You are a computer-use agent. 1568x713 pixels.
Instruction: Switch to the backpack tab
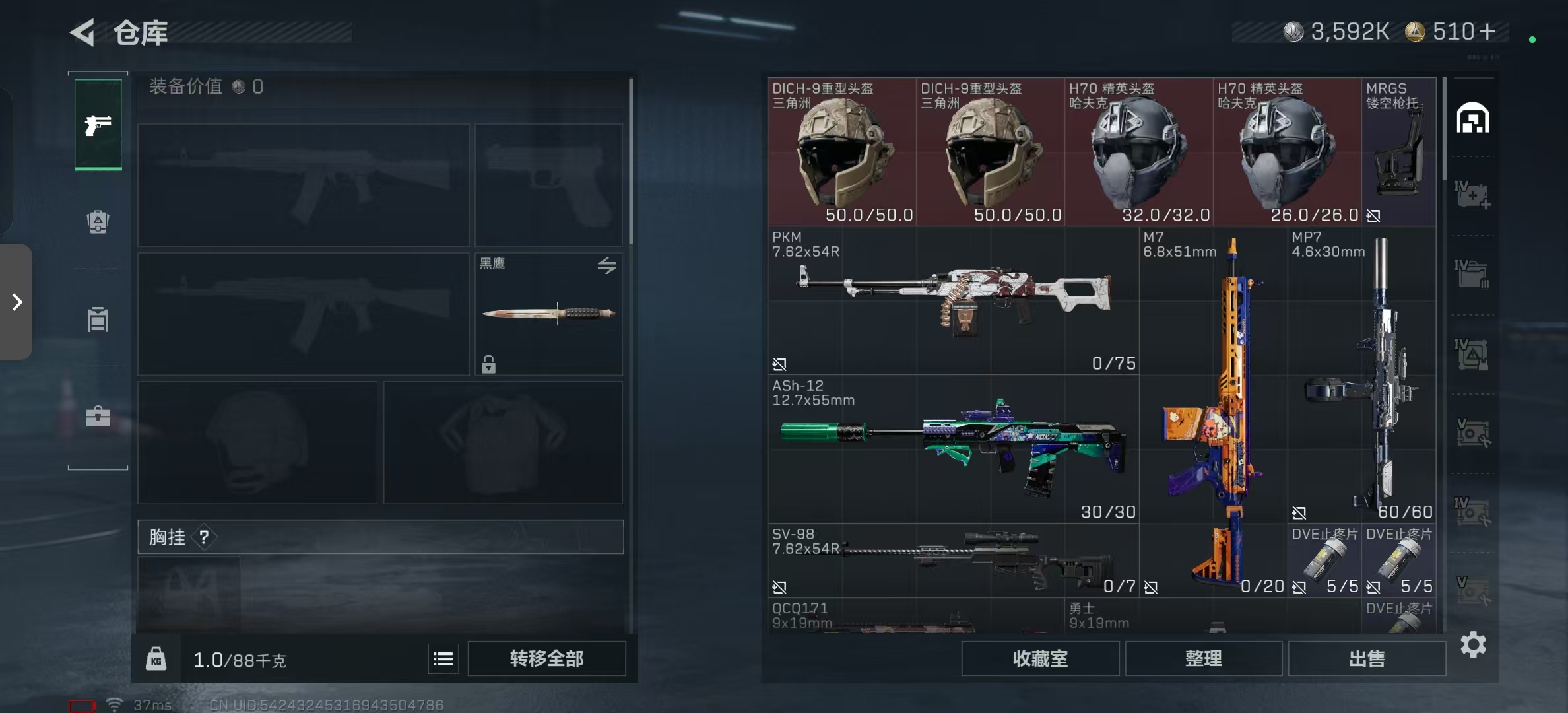point(98,222)
